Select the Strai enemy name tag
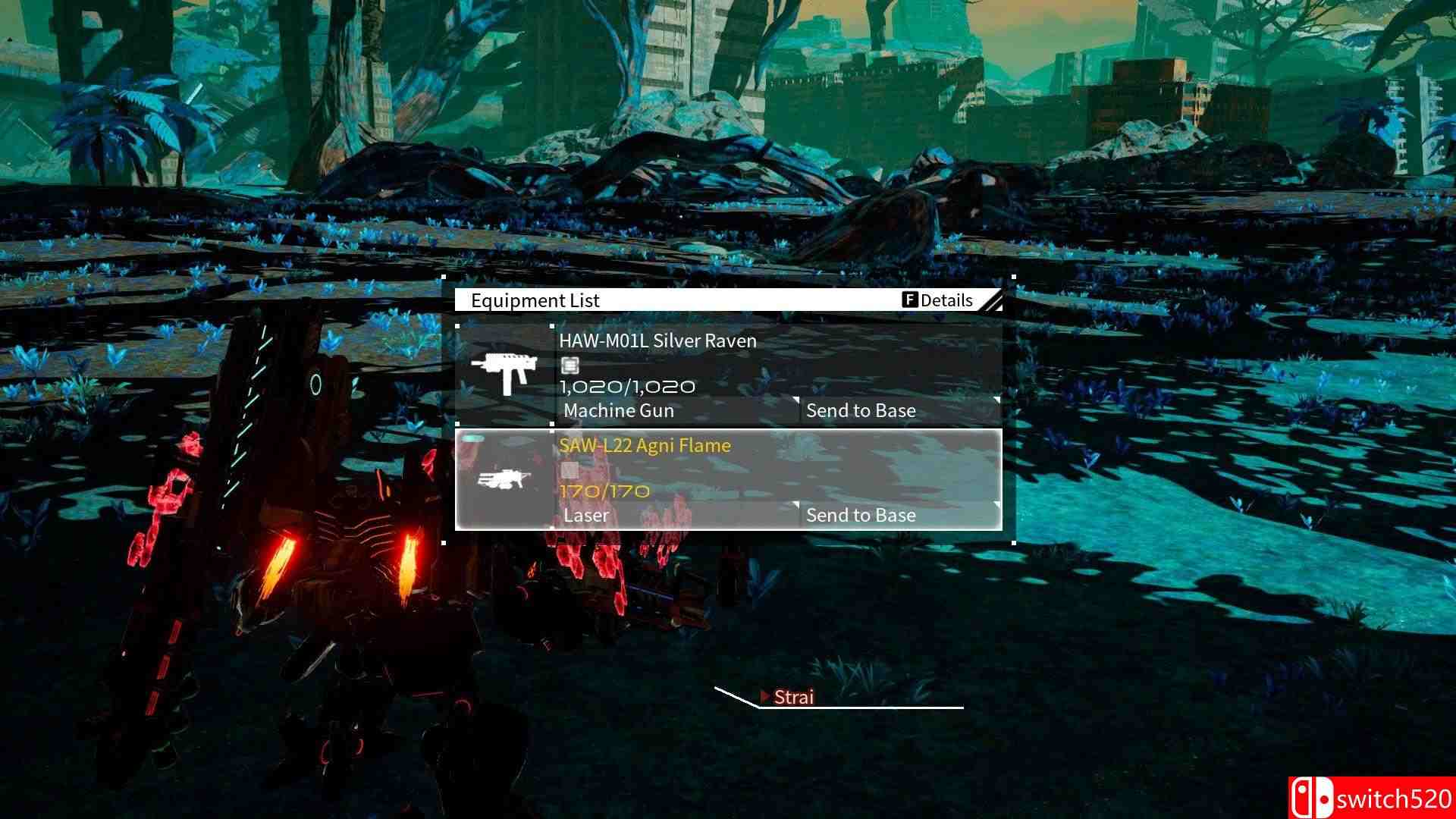The width and height of the screenshot is (1456, 819). click(x=793, y=696)
